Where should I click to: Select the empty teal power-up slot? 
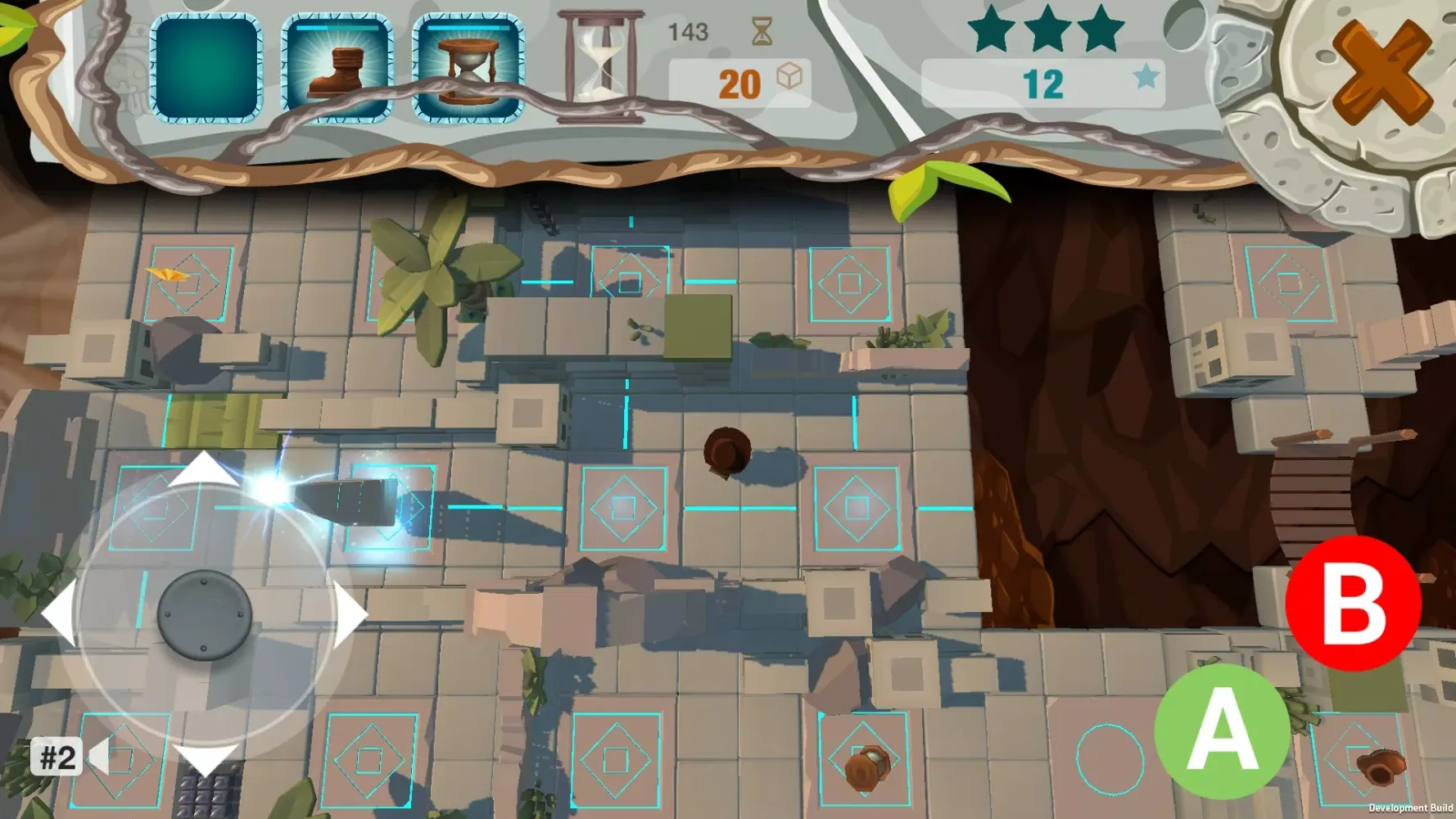tap(206, 69)
